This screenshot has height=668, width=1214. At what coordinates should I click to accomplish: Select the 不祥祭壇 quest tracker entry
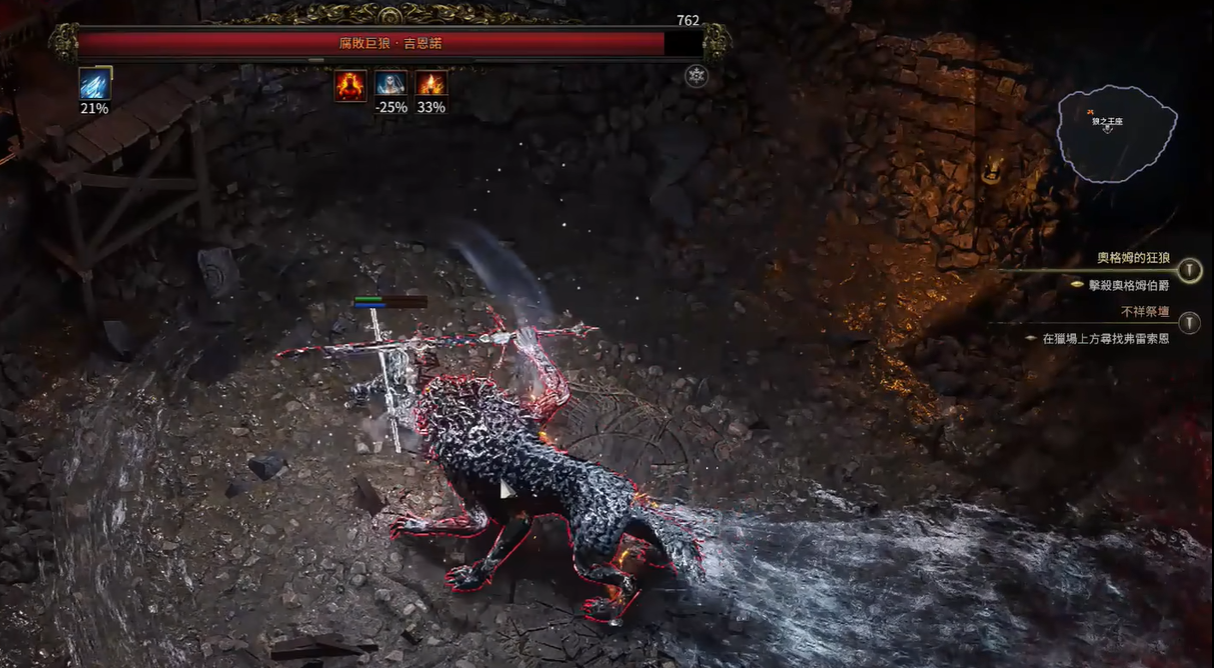[1145, 312]
